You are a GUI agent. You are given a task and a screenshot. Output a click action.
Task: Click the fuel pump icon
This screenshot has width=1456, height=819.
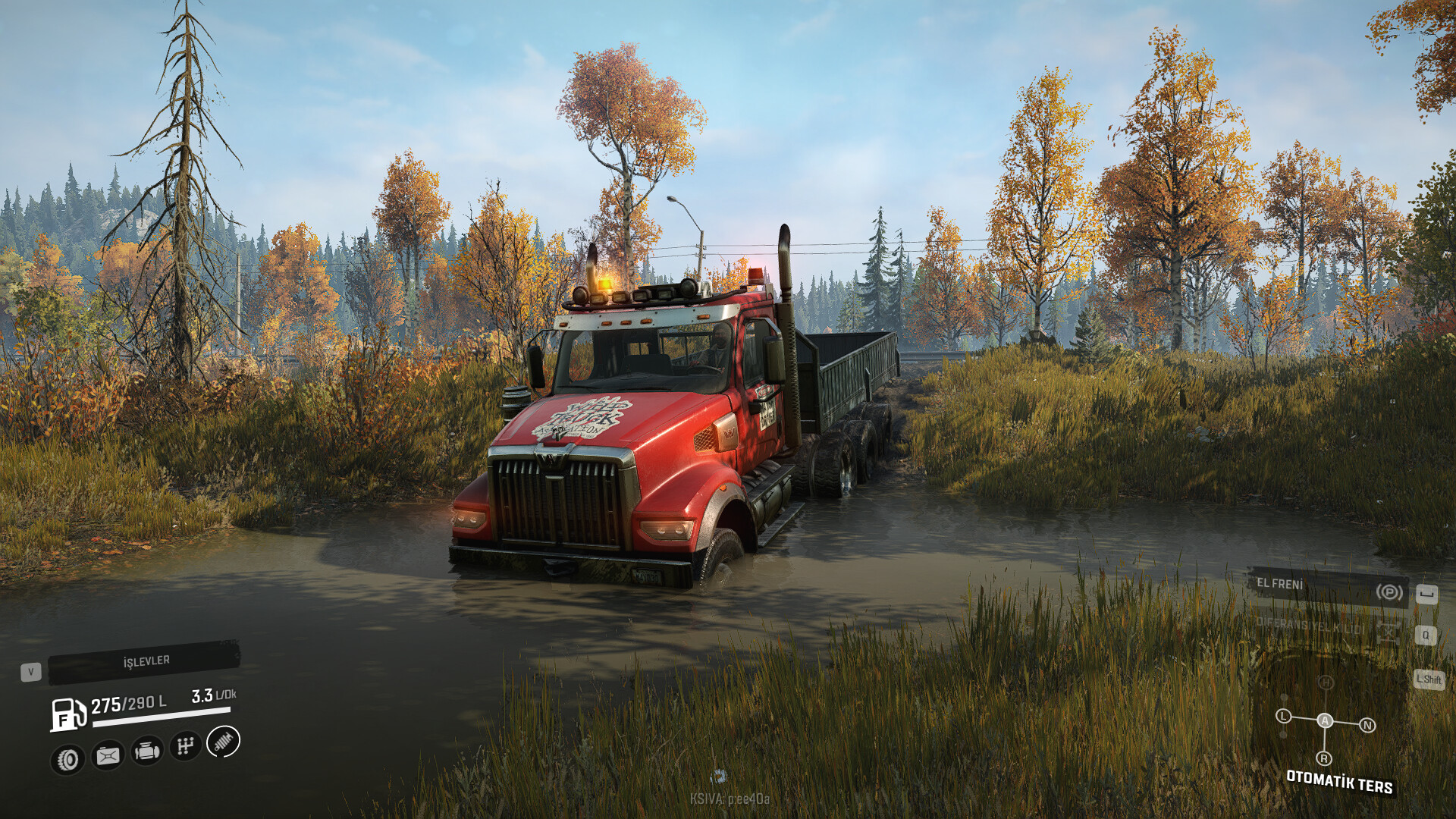67,714
